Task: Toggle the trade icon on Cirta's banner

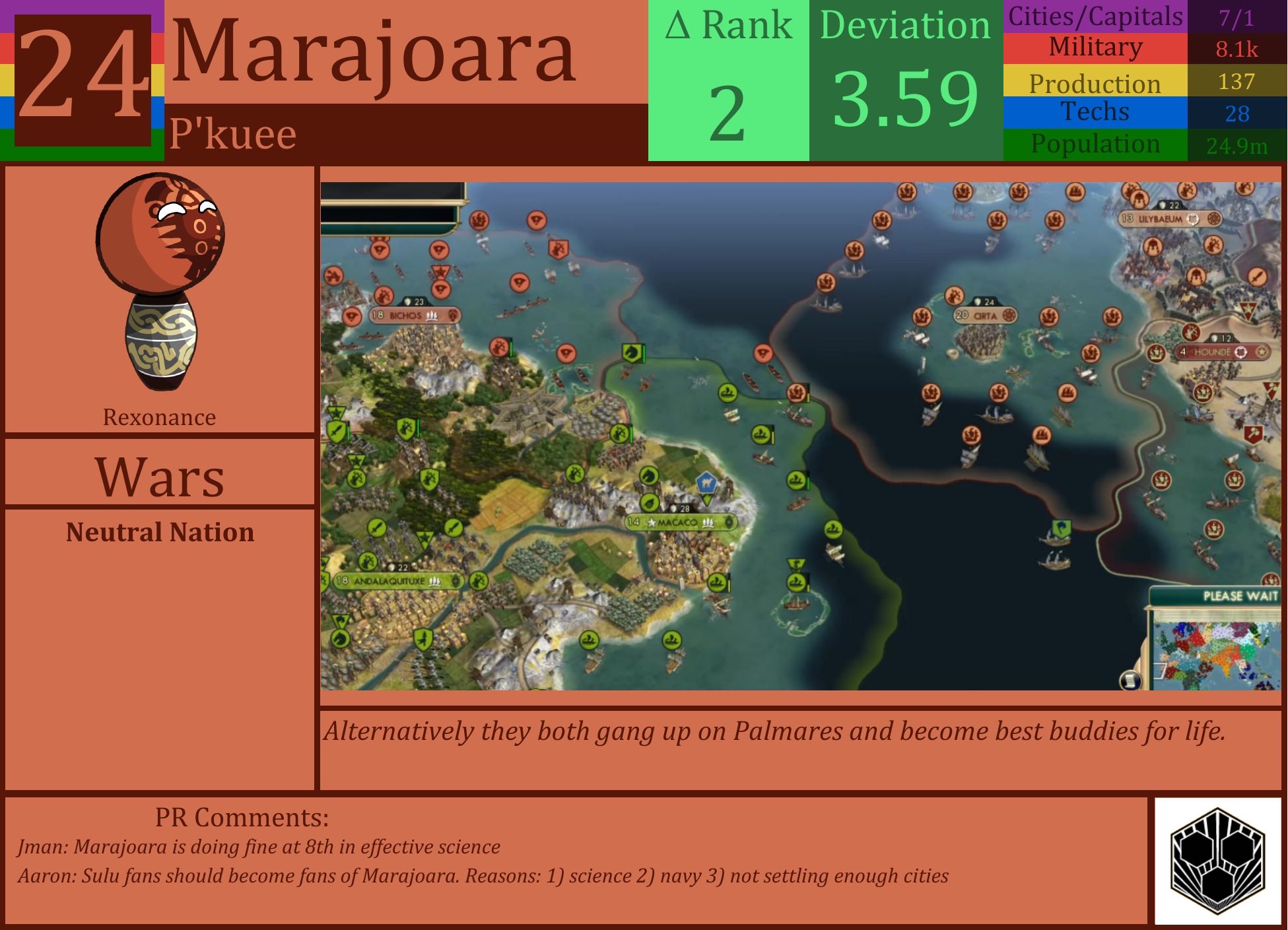Action: coord(1009,316)
